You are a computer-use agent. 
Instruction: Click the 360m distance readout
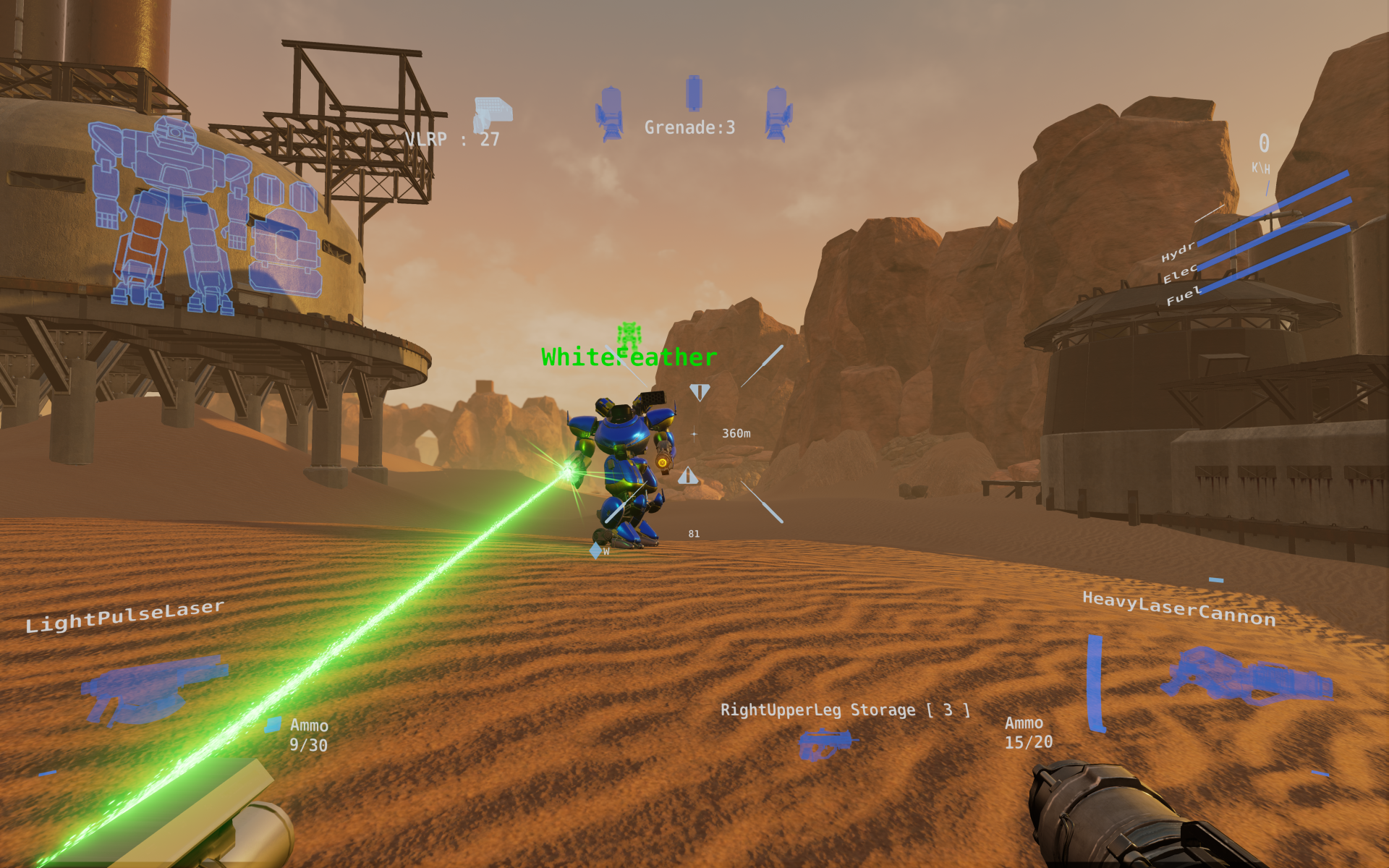click(x=736, y=433)
